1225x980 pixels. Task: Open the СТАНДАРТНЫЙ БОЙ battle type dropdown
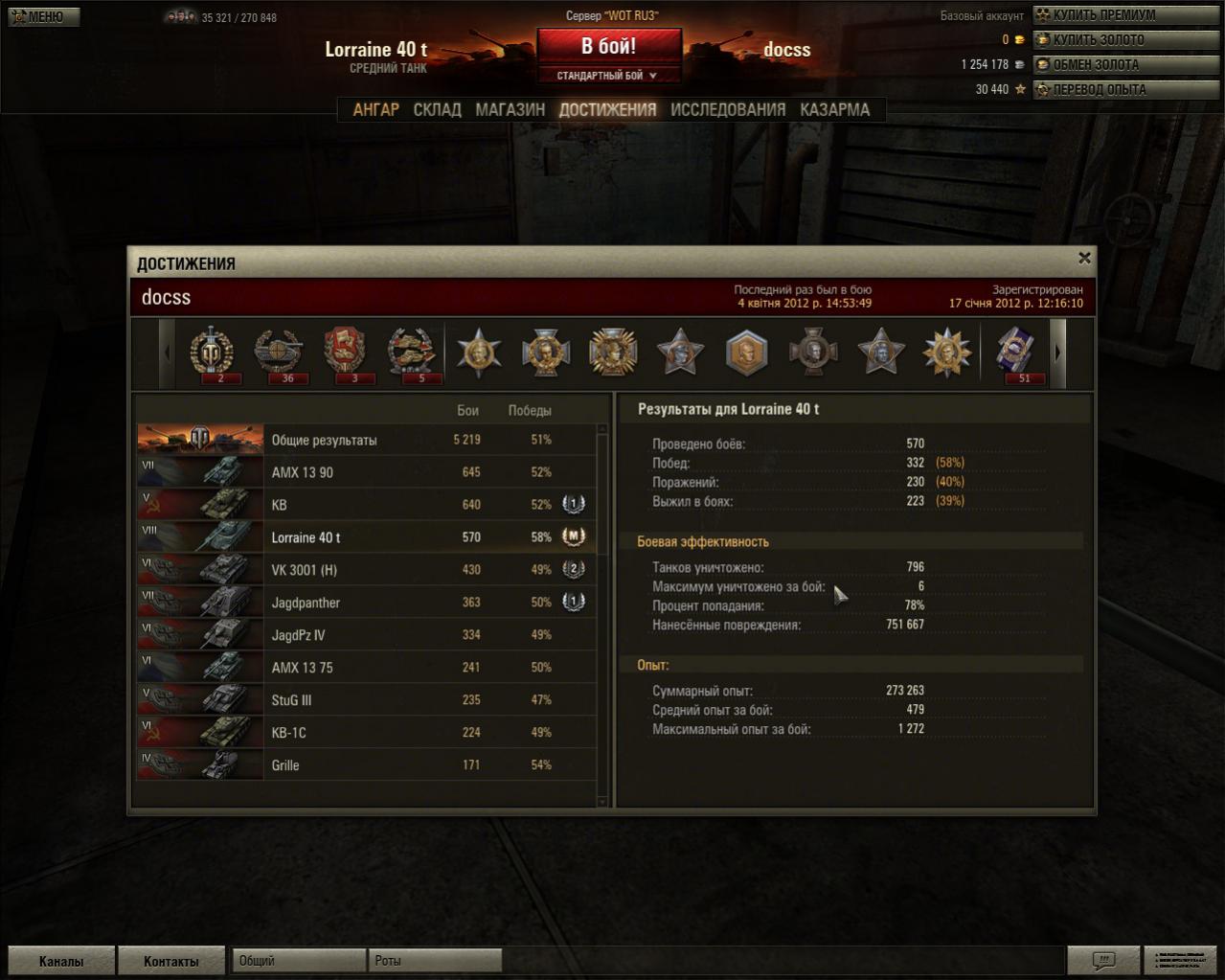tap(609, 76)
